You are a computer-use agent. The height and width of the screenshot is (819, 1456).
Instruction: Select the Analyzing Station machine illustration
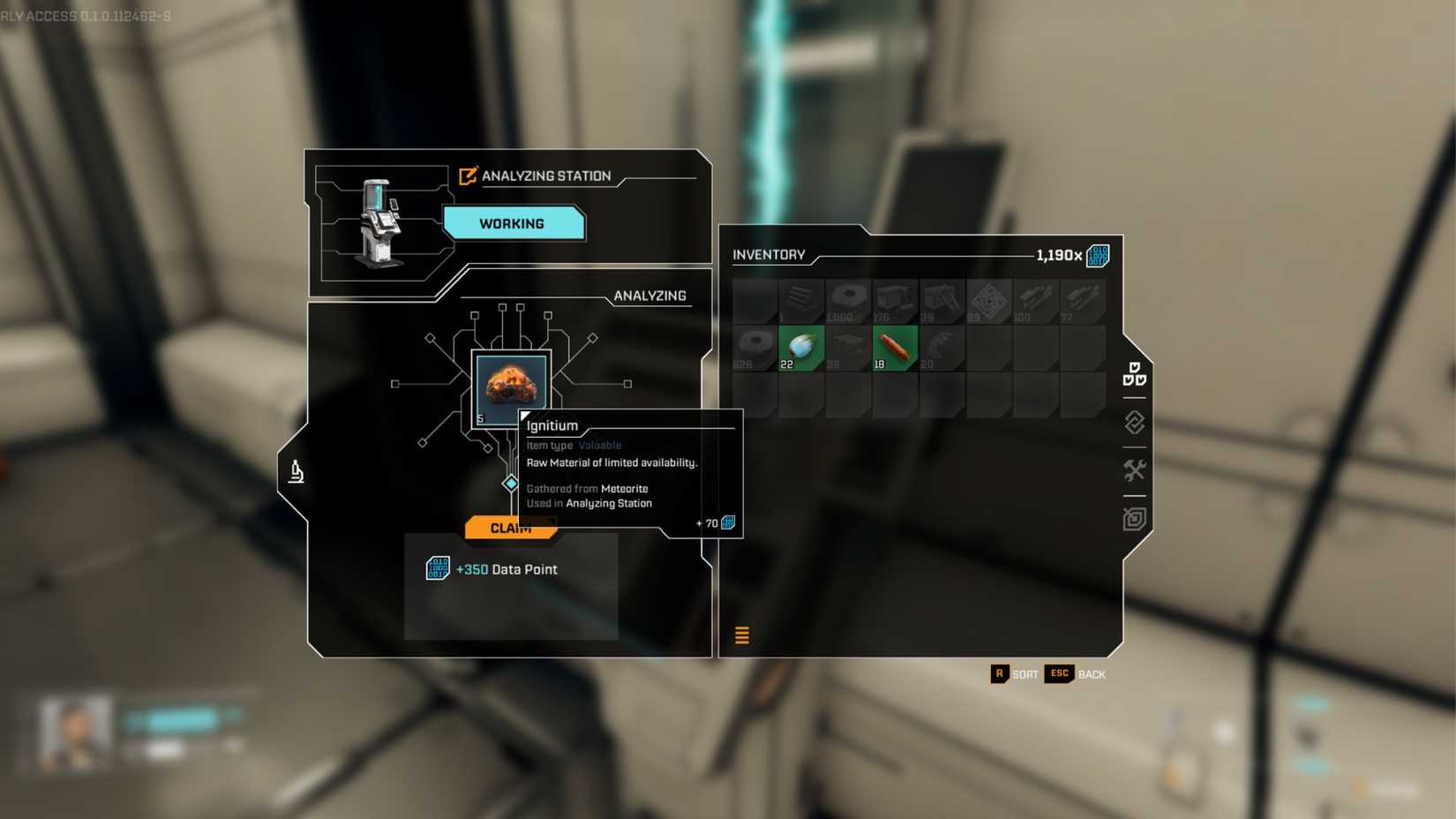point(379,221)
